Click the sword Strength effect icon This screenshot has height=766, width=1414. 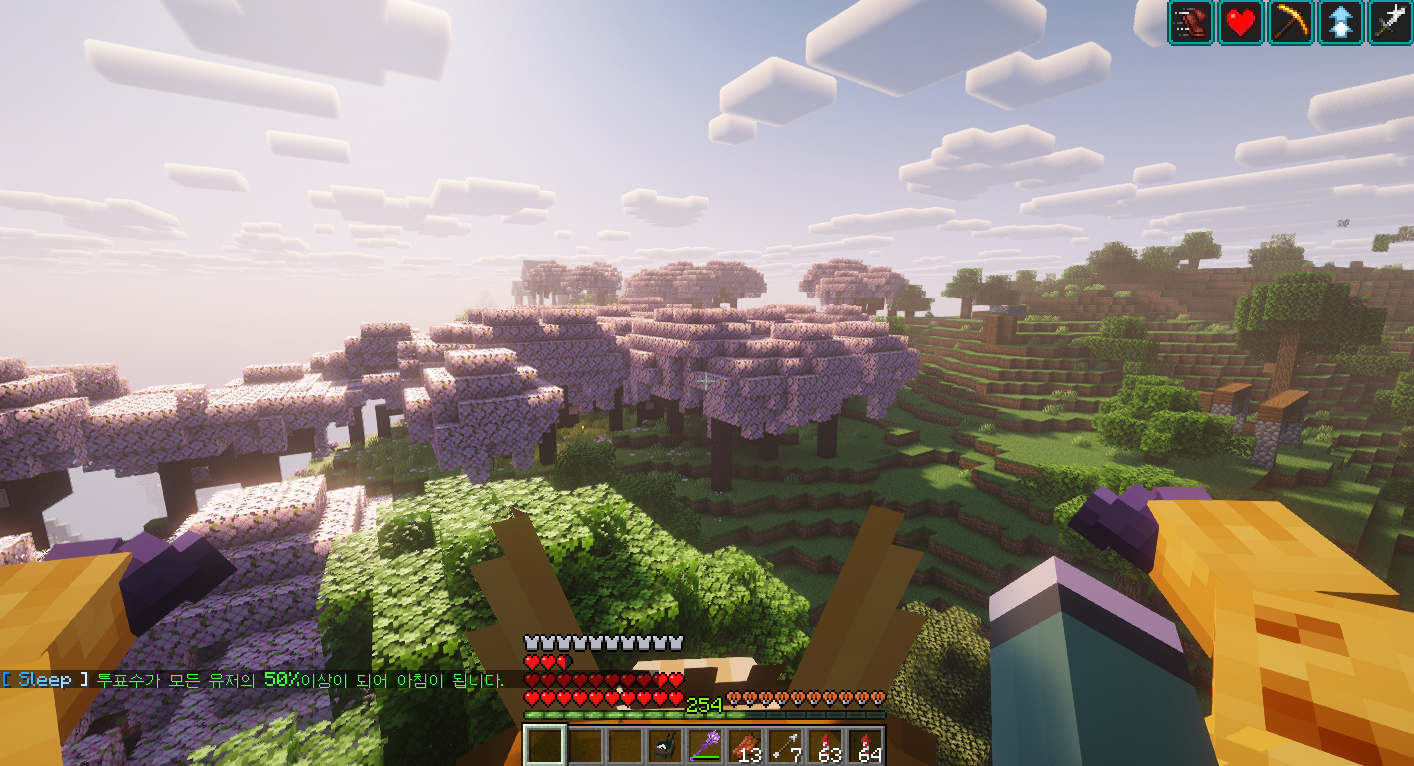point(1390,22)
